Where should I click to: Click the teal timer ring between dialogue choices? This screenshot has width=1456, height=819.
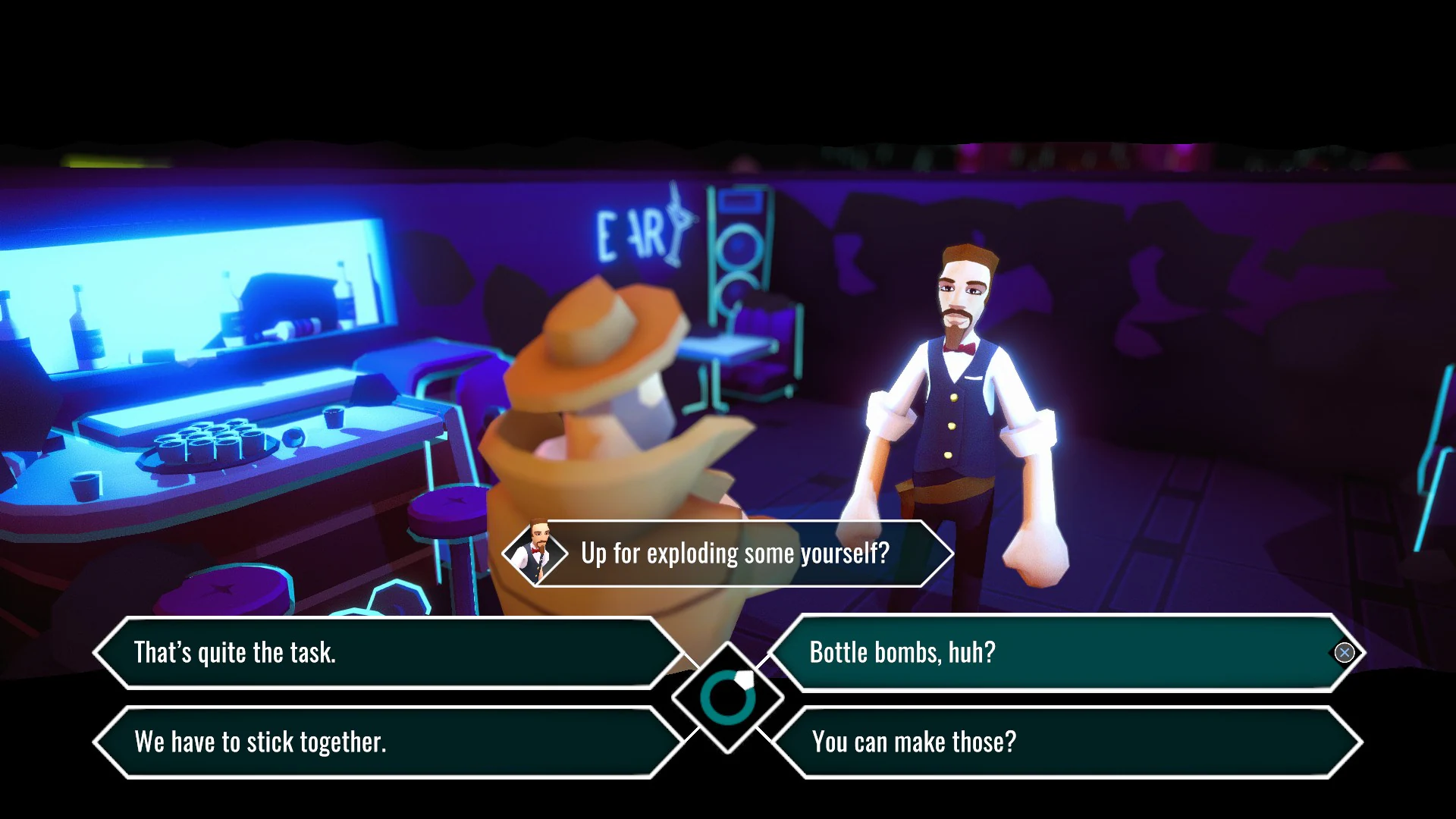726,698
